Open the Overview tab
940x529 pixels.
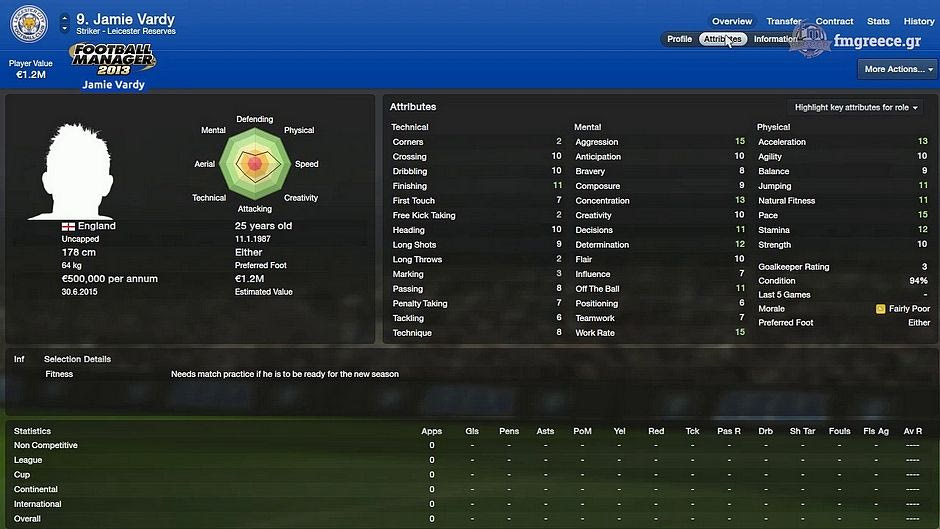[x=732, y=21]
